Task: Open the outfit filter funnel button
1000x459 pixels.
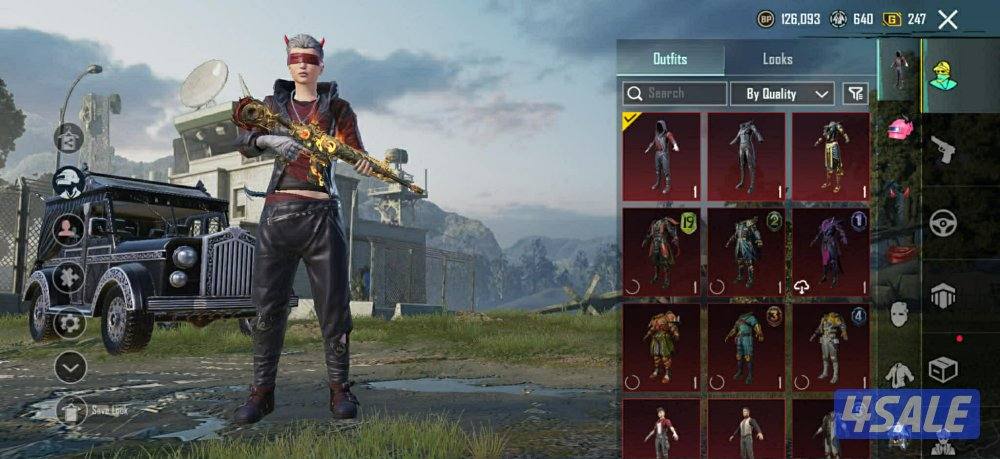Action: [855, 94]
